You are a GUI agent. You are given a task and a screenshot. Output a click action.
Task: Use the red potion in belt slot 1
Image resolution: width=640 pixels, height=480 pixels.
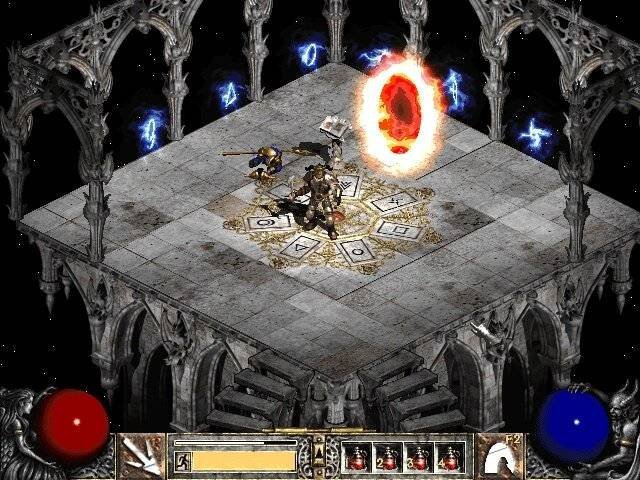[356, 457]
